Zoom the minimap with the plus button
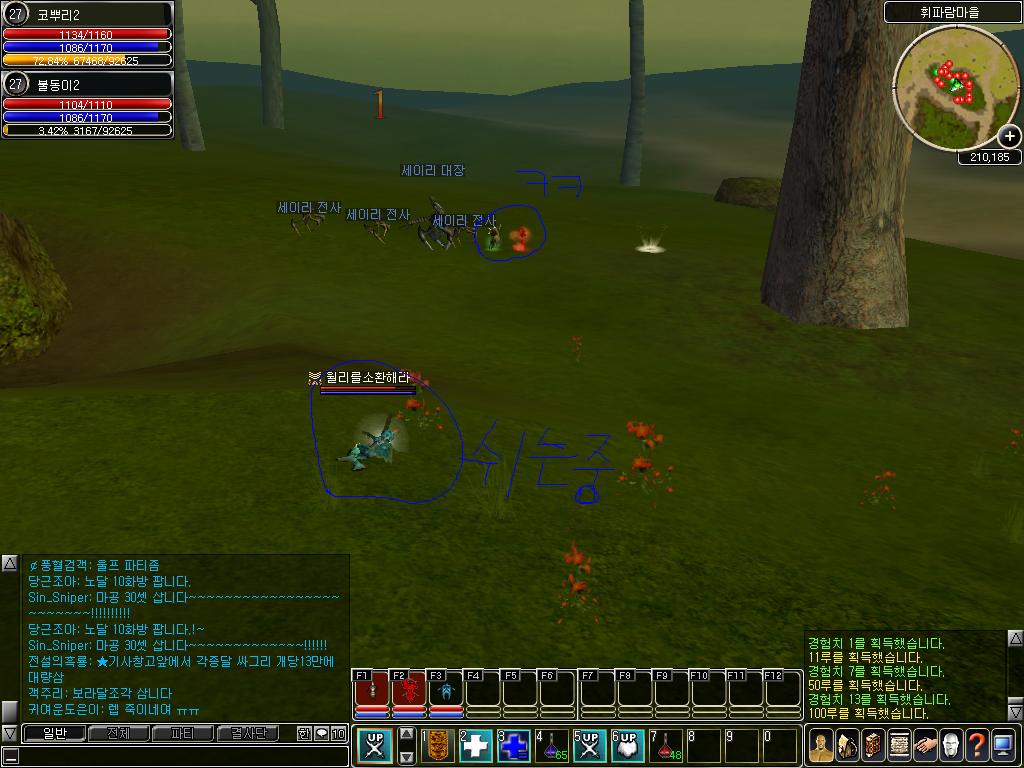 point(1010,137)
